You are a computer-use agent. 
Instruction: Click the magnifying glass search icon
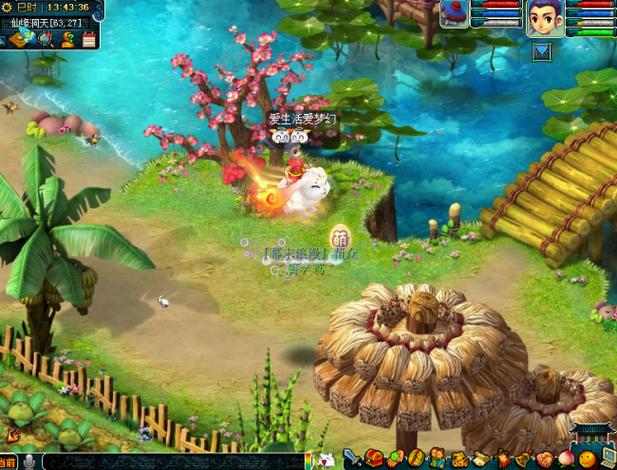[46, 40]
